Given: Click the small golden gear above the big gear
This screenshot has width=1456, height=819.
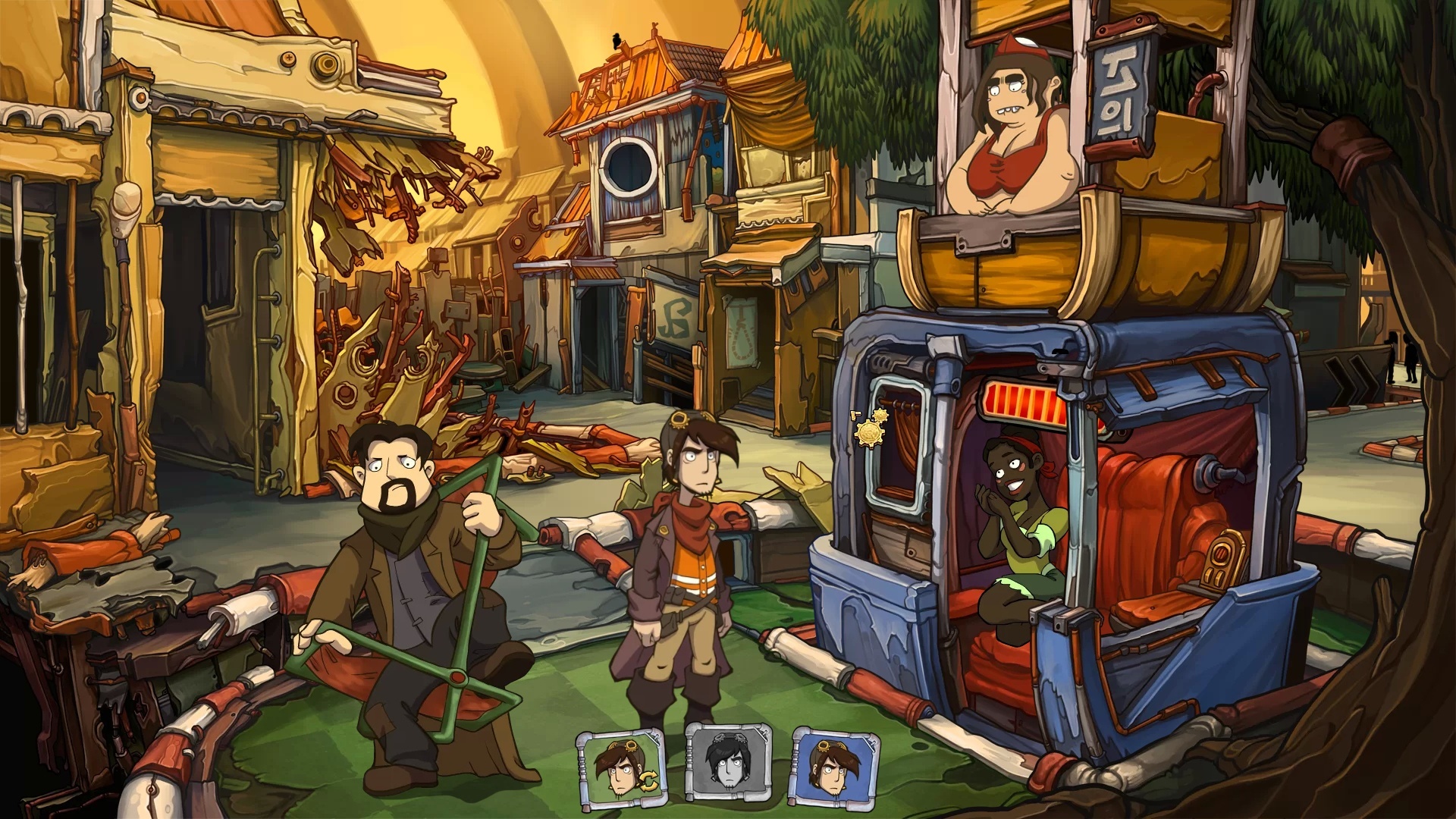Looking at the screenshot, I should [x=881, y=416].
